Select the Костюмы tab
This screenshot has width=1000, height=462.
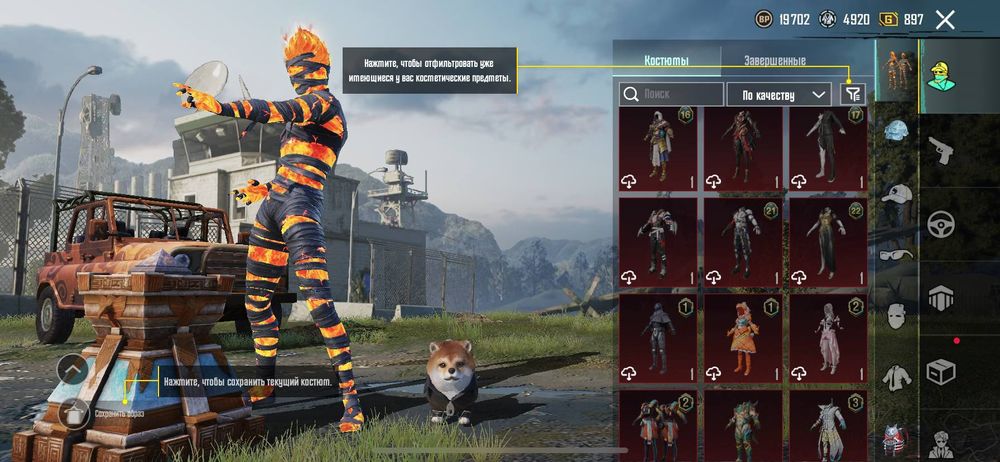tap(666, 60)
